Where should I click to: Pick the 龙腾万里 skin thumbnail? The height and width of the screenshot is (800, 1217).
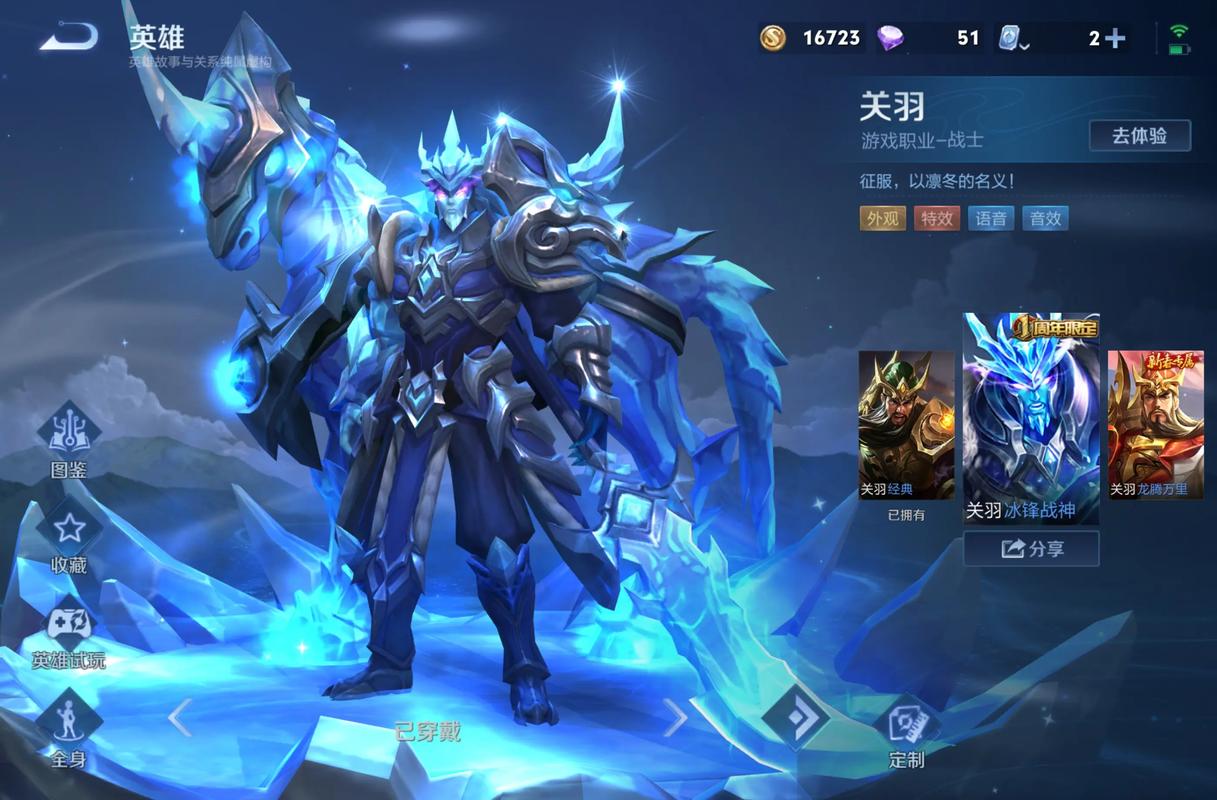[x=1155, y=425]
